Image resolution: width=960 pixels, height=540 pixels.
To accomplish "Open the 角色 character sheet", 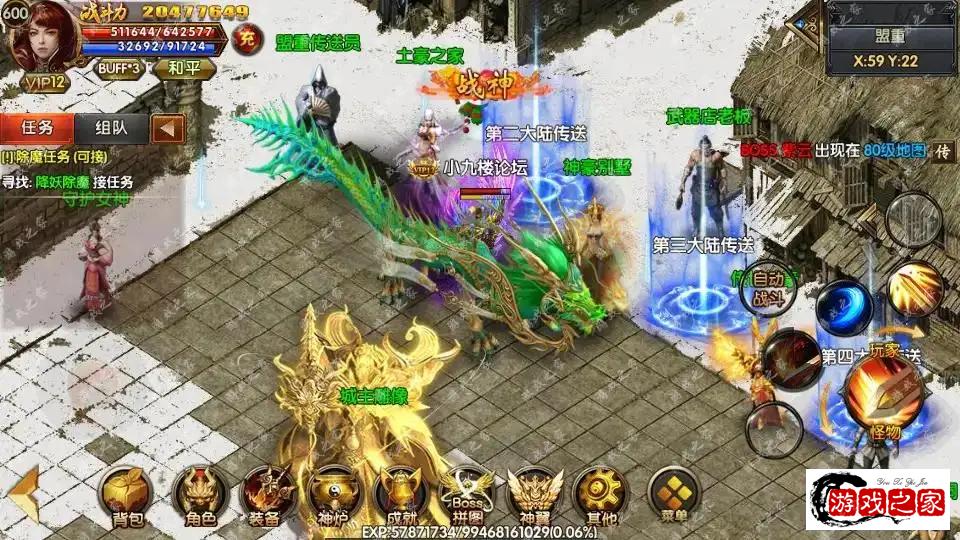I will click(x=195, y=494).
